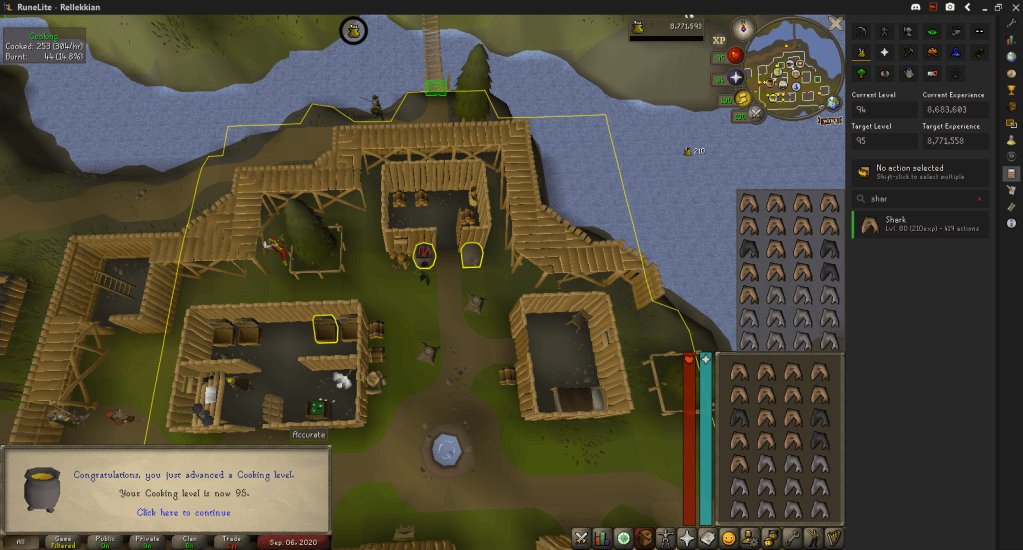Switch the Game chat filter tab
The image size is (1023, 550).
coord(63,541)
